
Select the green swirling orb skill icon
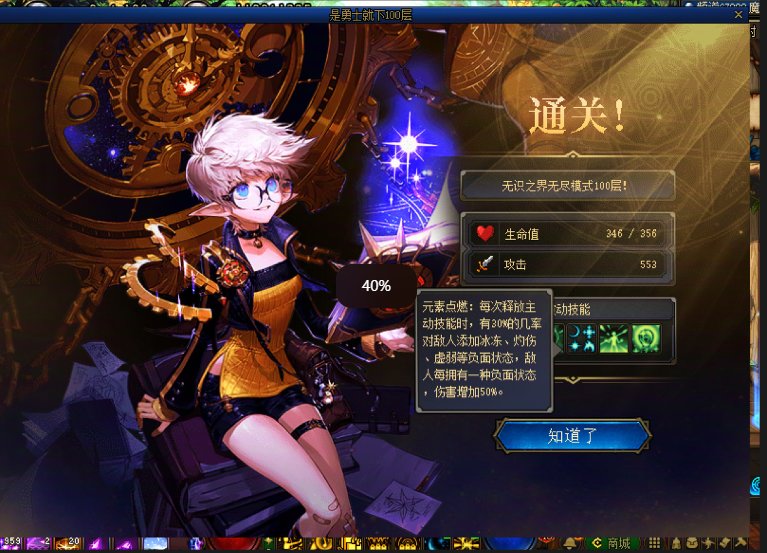645,338
